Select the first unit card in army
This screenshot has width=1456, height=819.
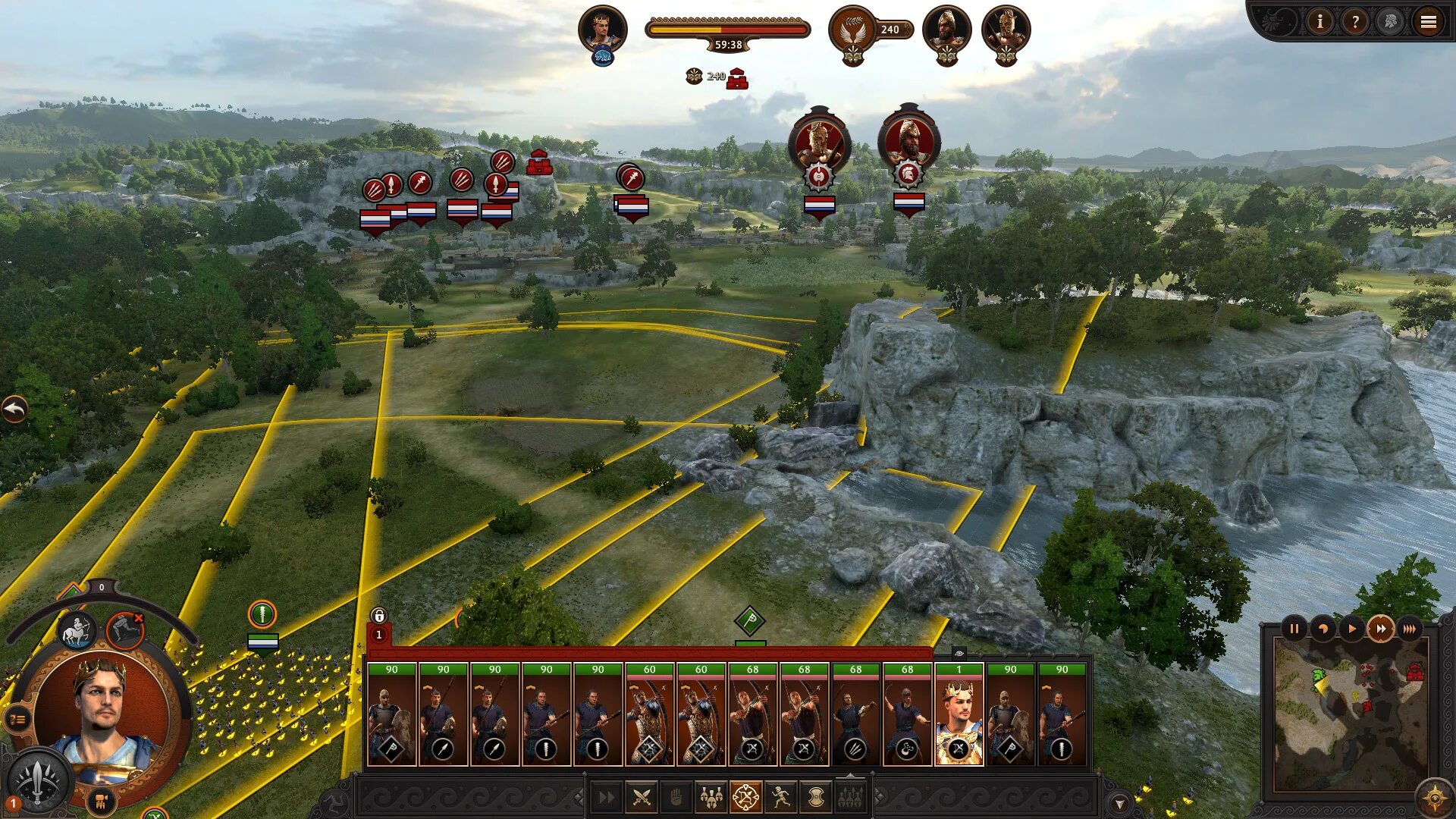(x=391, y=714)
